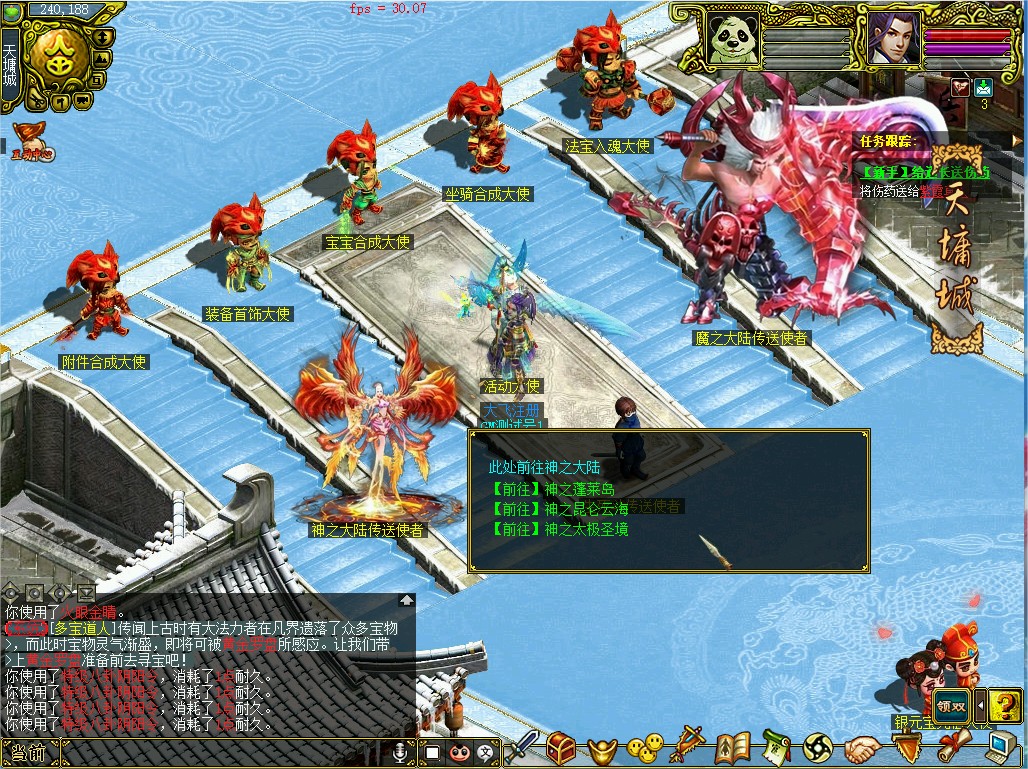1028x769 pixels.
Task: Open the yellow question mark help
Action: point(1004,704)
